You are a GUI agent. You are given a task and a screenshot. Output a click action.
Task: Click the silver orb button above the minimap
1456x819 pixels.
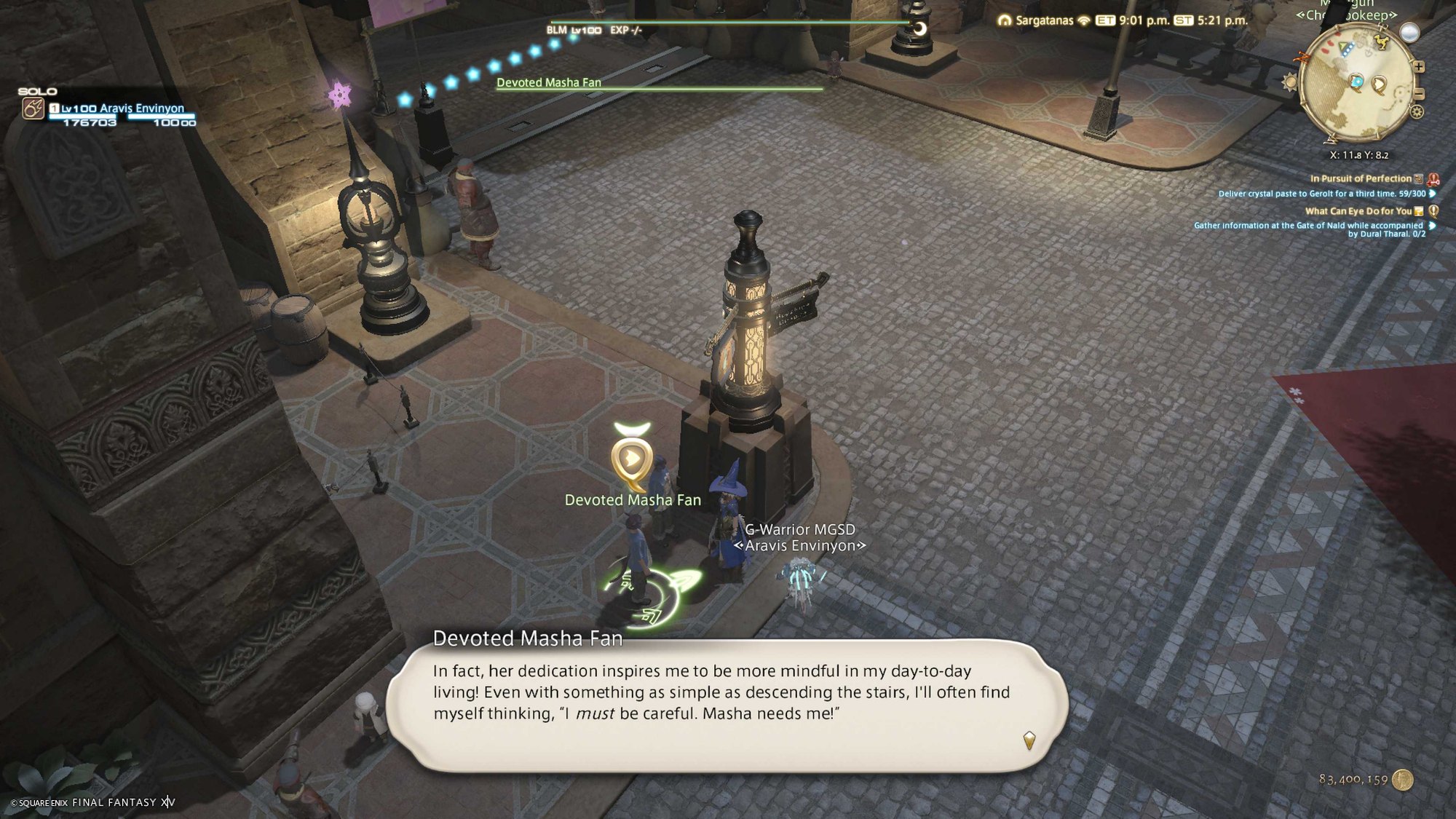pos(1409,33)
